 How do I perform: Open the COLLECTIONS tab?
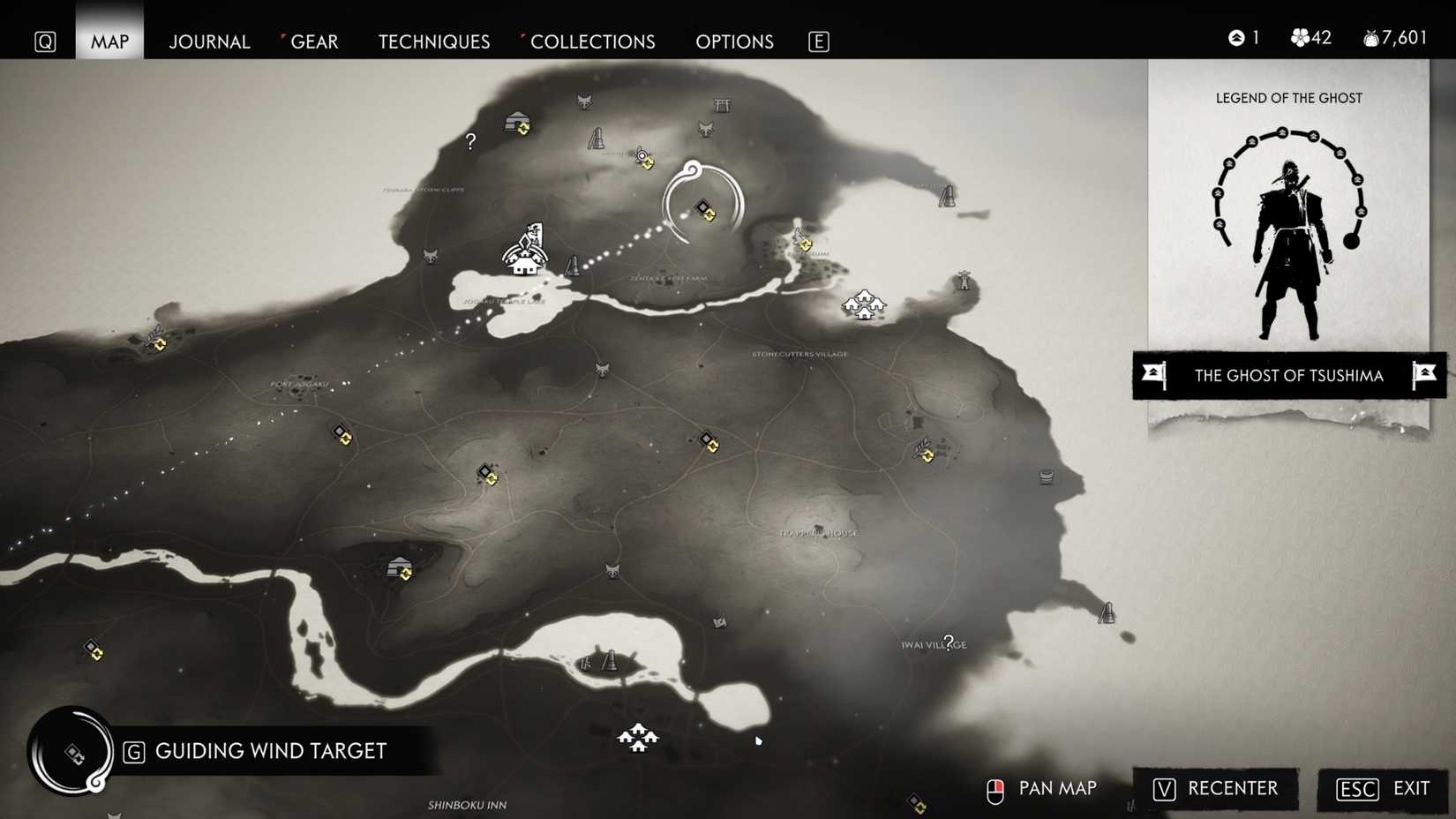(x=592, y=41)
